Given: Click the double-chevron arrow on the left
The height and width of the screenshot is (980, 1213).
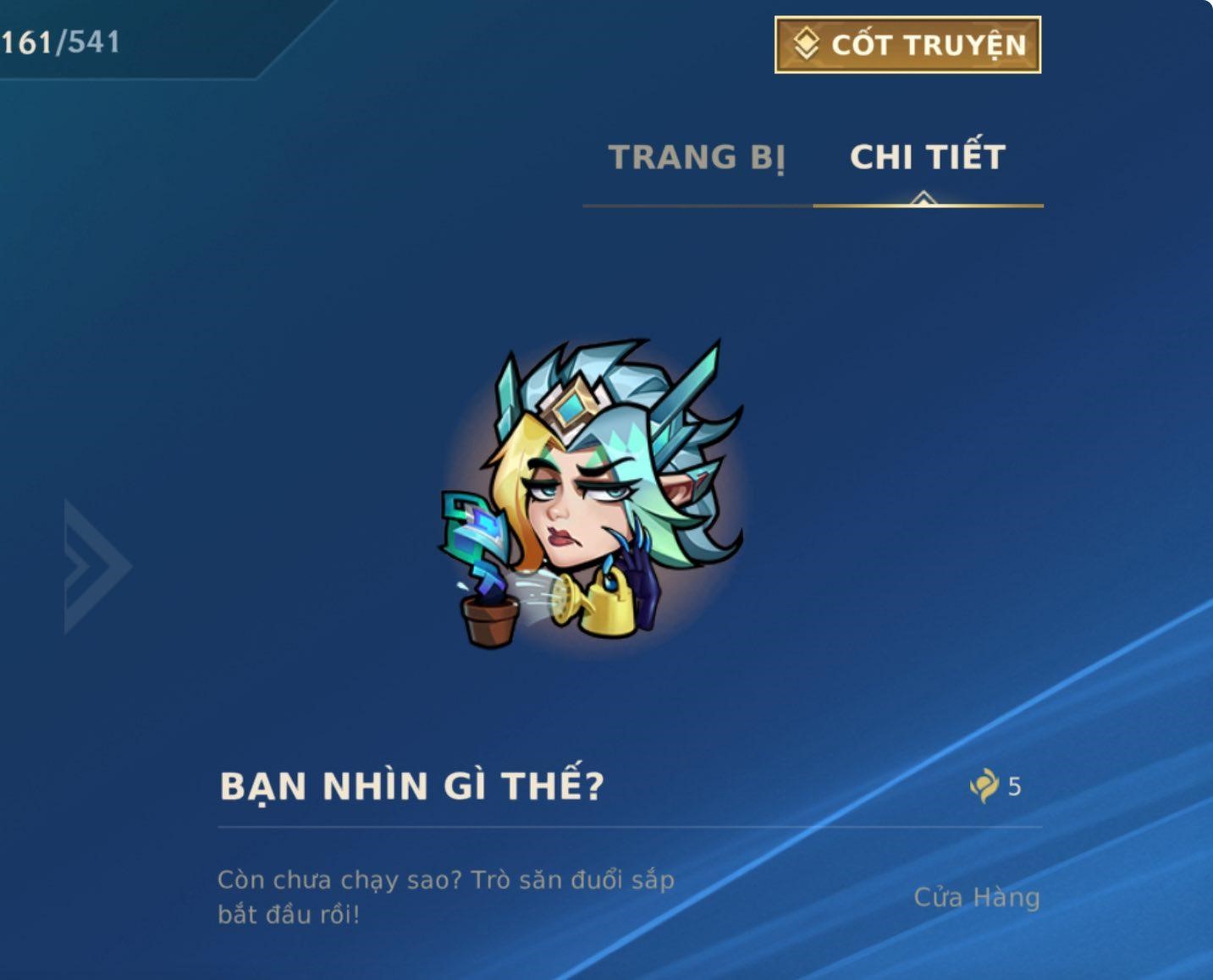Looking at the screenshot, I should pyautogui.click(x=96, y=566).
